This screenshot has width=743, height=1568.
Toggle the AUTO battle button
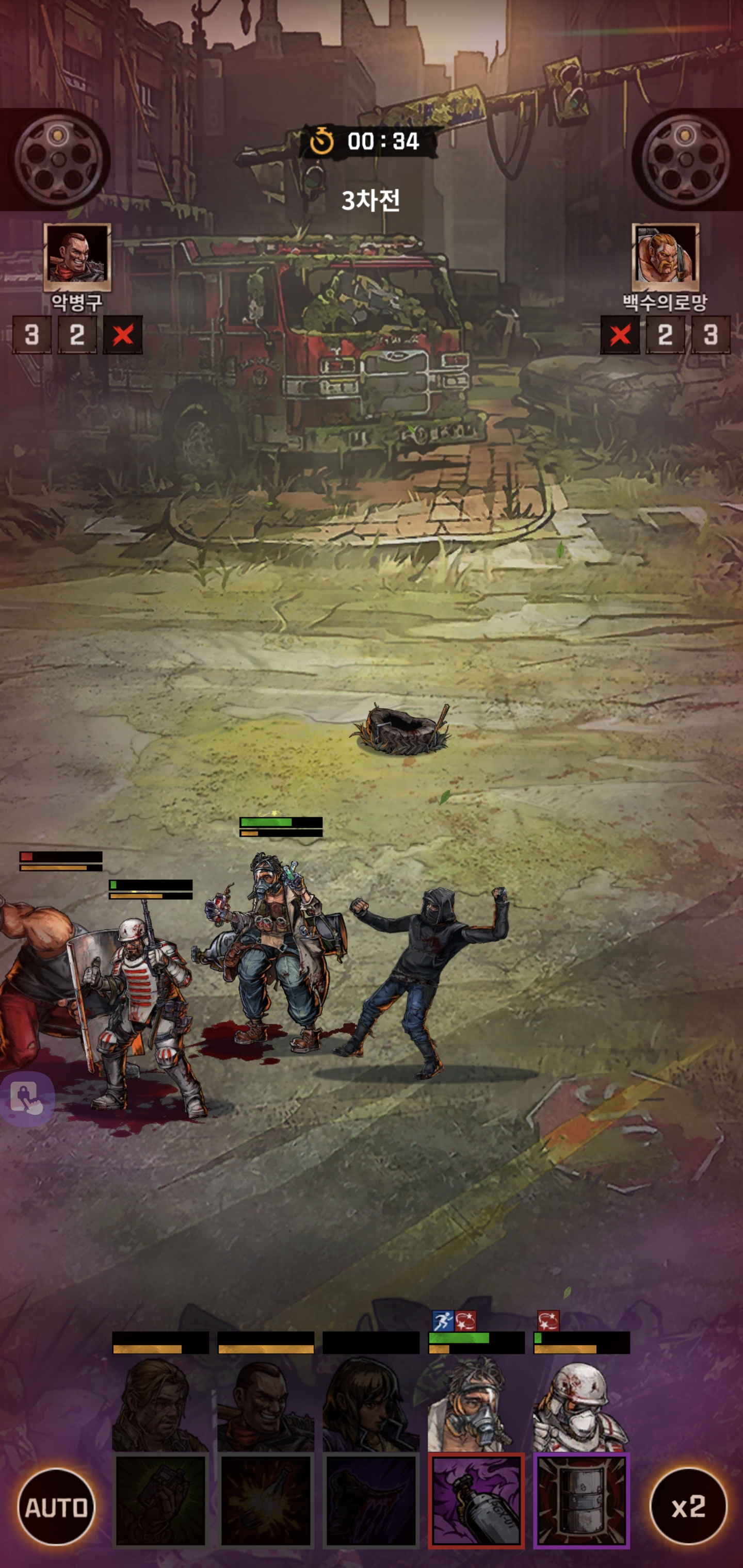pyautogui.click(x=56, y=1507)
